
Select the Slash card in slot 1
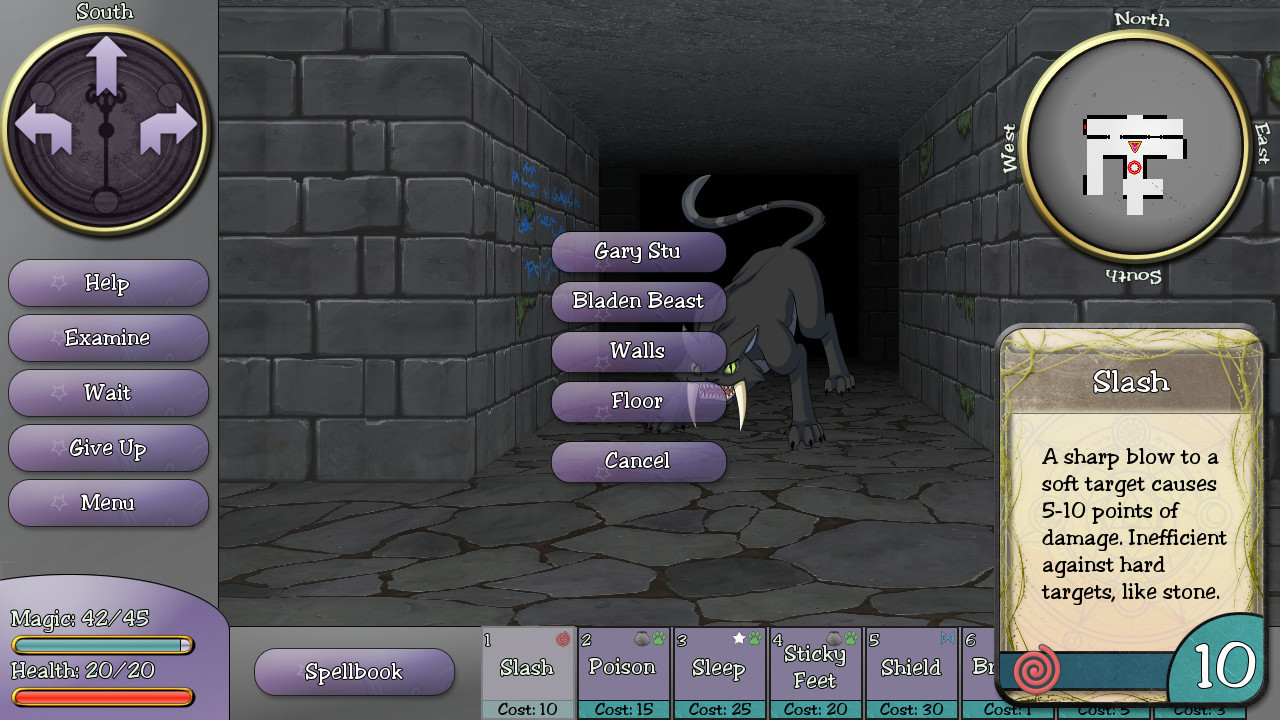[528, 668]
